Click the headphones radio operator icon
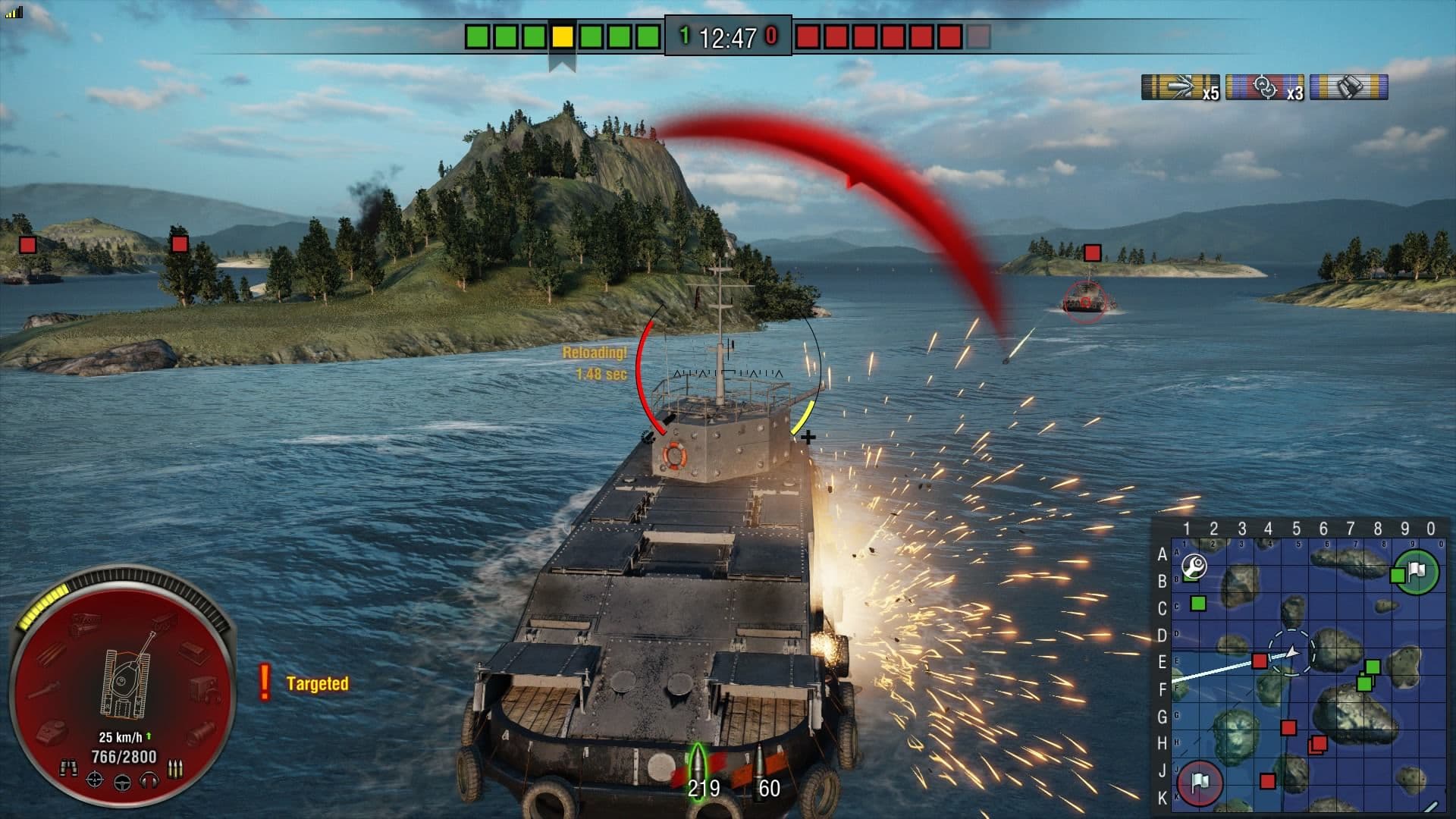Viewport: 1456px width, 819px height. [x=147, y=781]
